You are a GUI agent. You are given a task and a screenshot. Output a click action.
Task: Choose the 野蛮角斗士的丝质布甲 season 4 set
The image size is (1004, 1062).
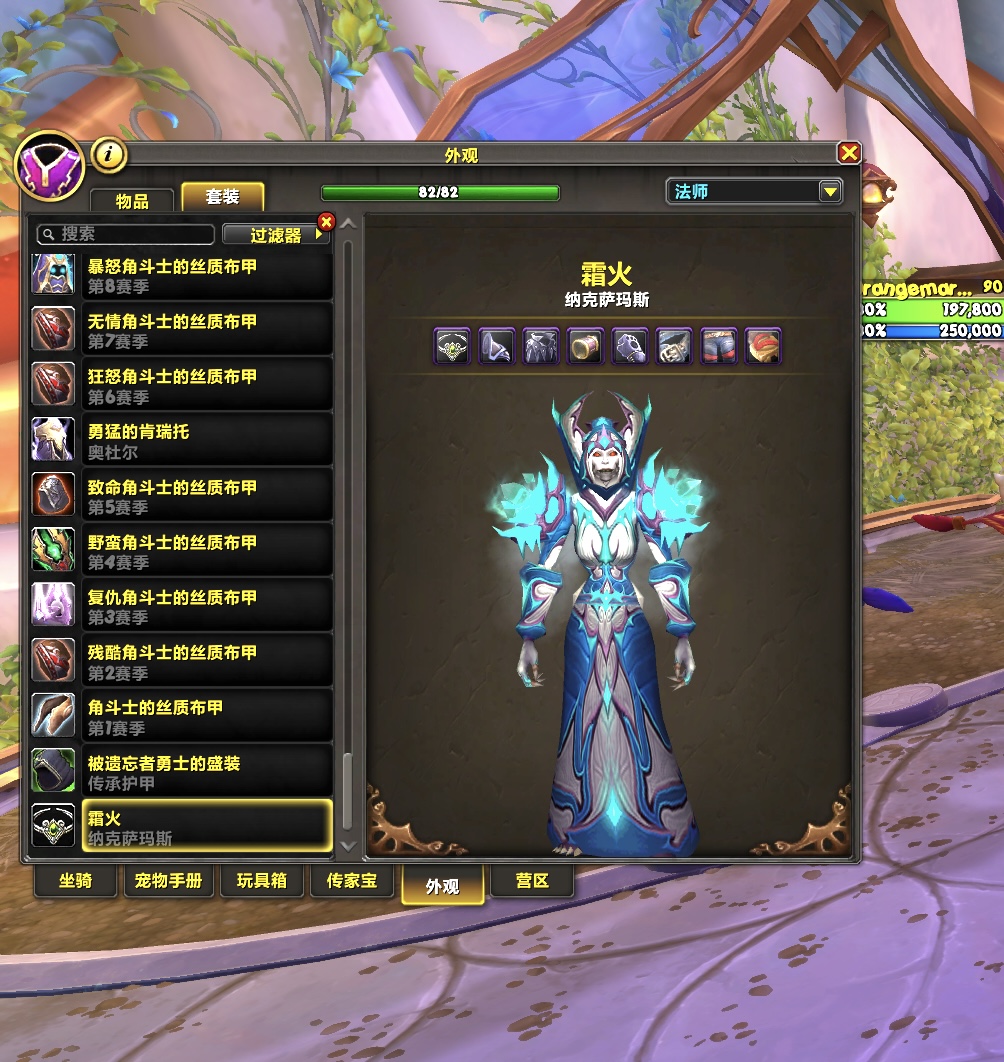pyautogui.click(x=182, y=551)
